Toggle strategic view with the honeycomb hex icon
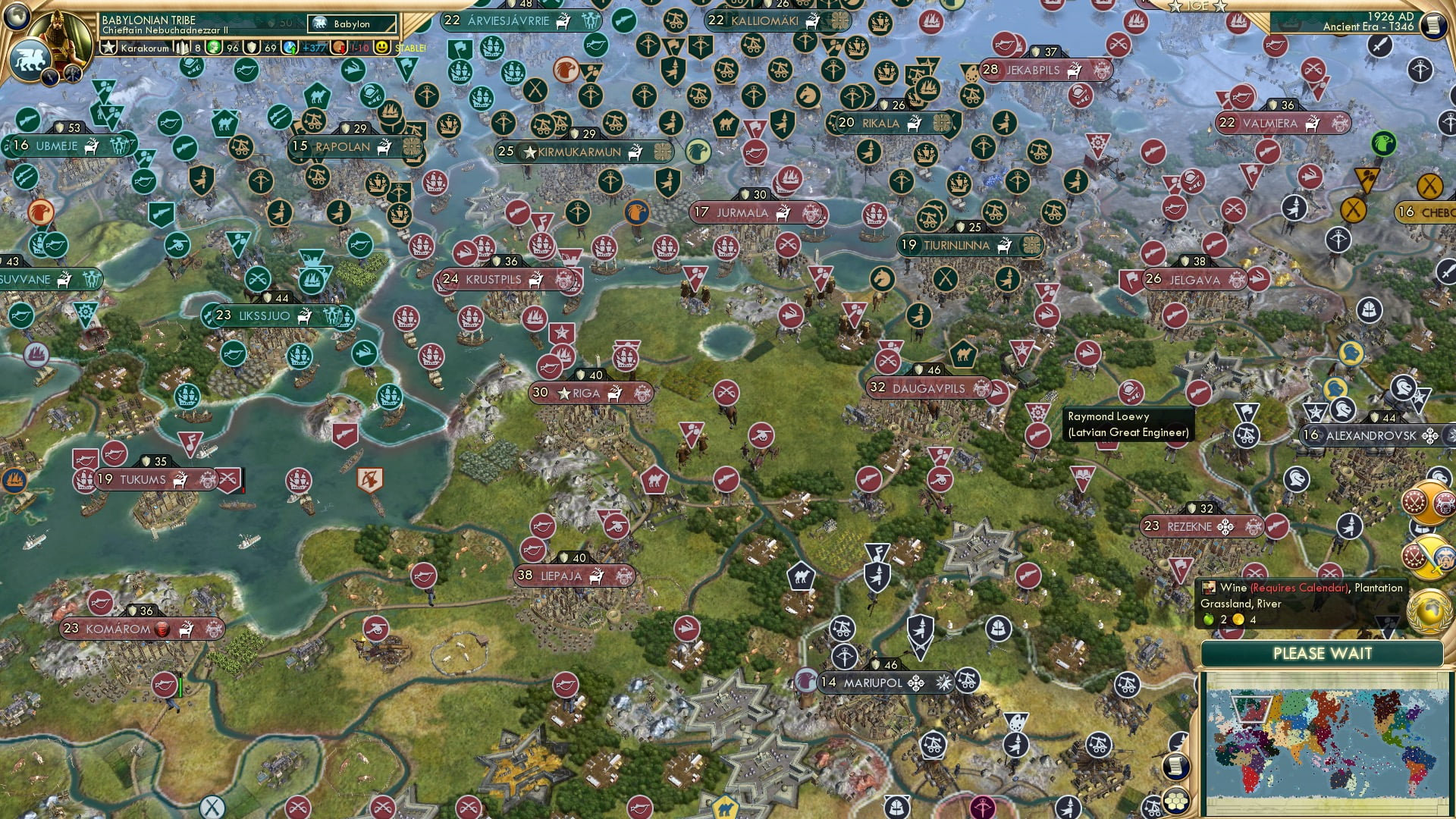This screenshot has width=1456, height=819. [x=1176, y=802]
